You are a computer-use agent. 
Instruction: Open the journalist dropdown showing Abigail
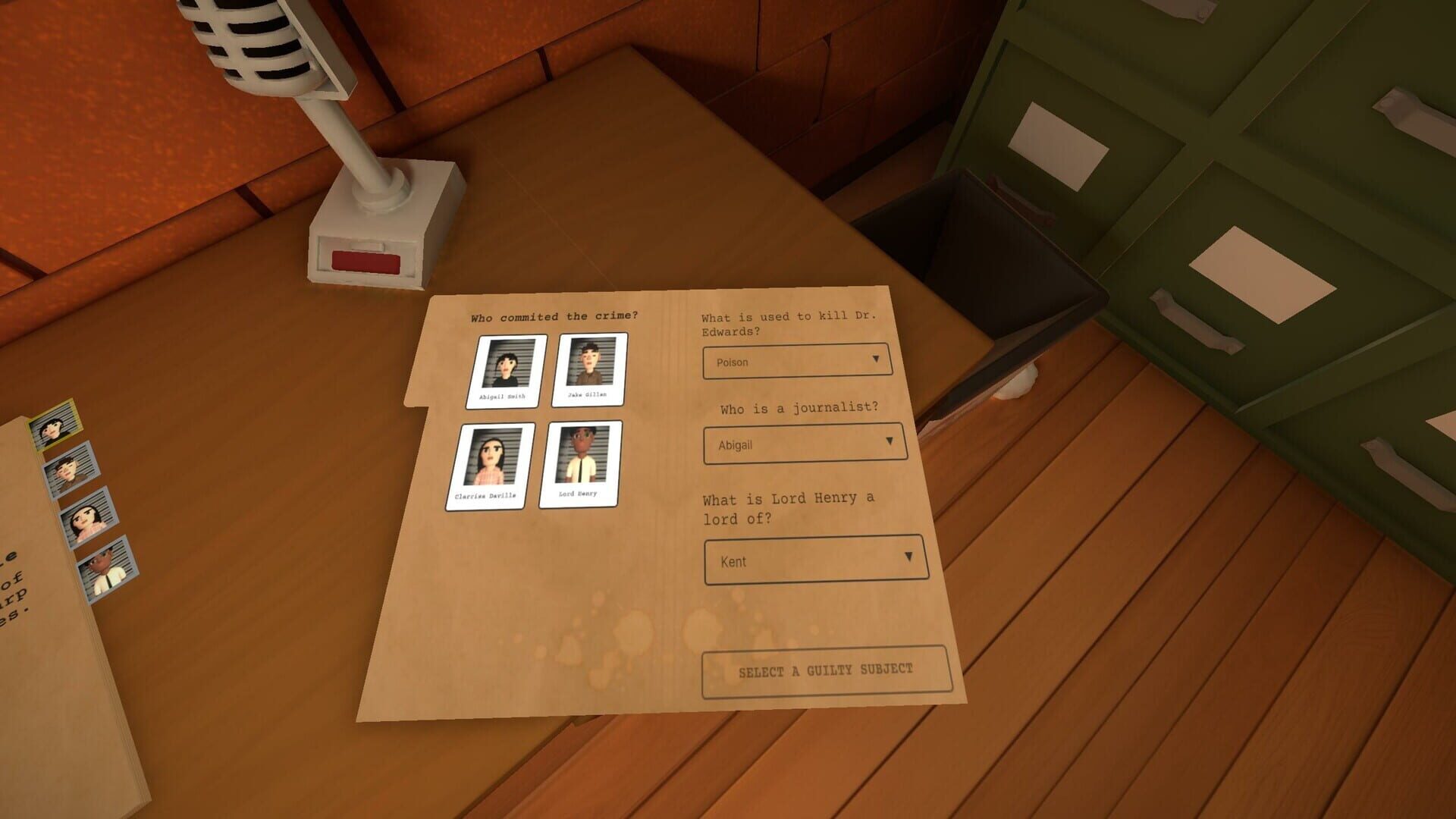804,444
